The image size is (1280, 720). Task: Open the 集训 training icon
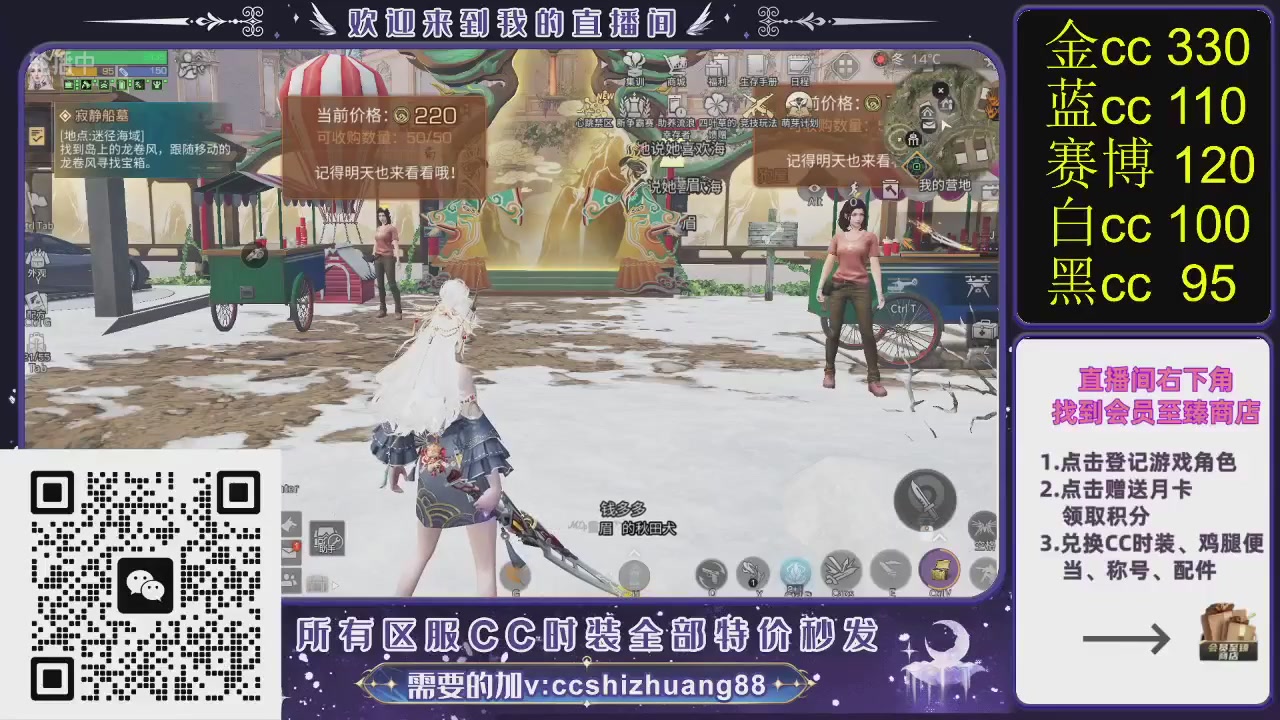click(x=634, y=70)
